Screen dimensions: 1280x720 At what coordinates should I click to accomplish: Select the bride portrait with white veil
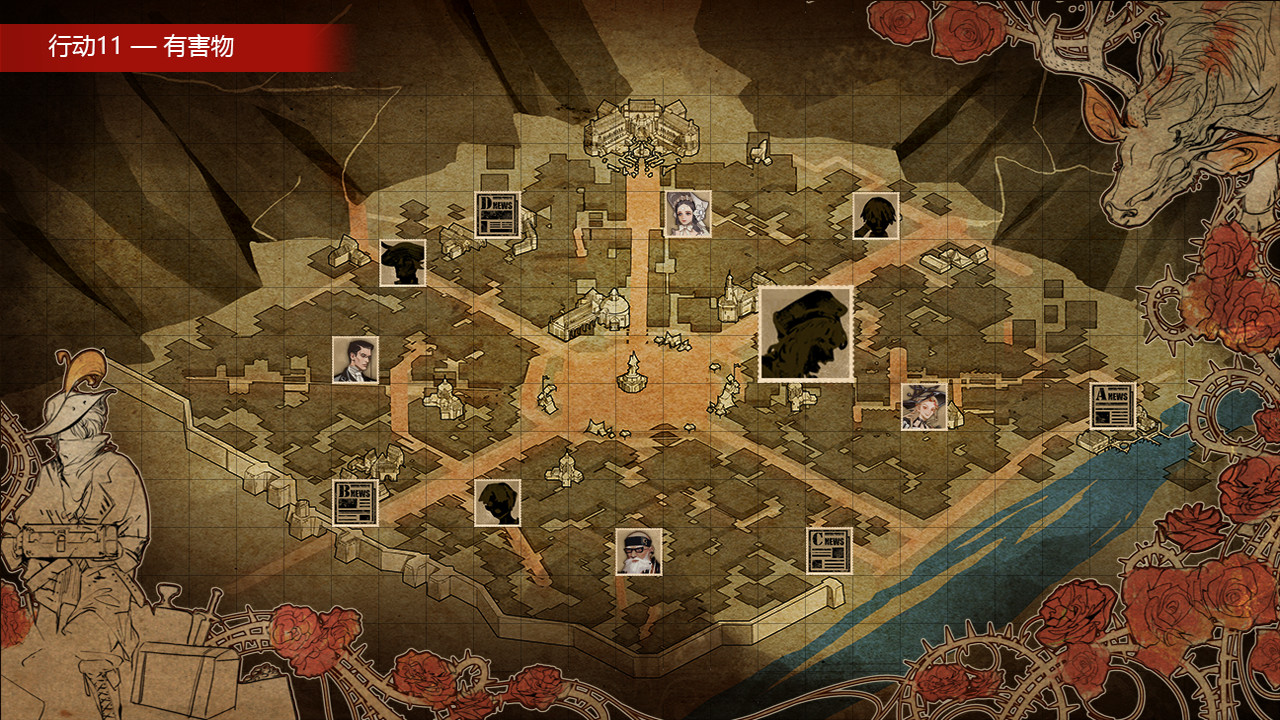coord(688,212)
